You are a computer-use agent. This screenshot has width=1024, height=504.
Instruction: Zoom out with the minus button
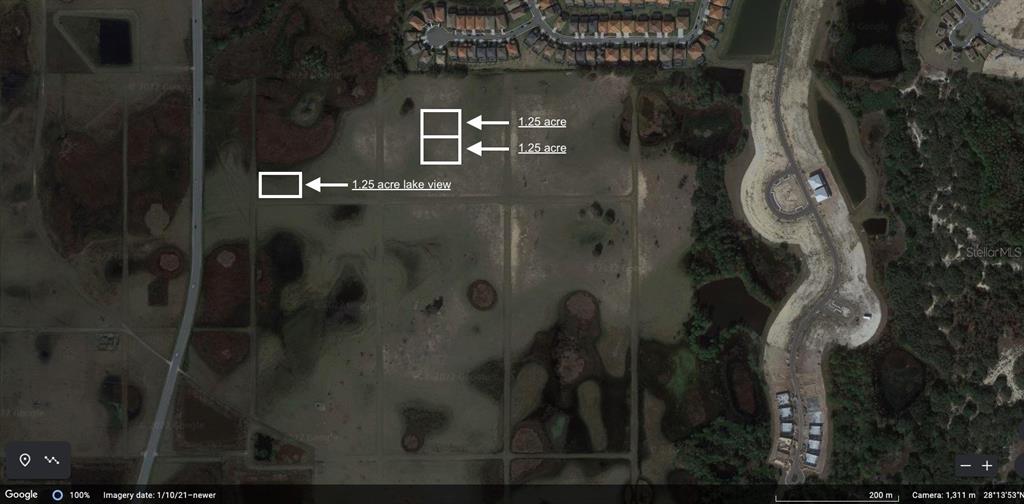965,465
